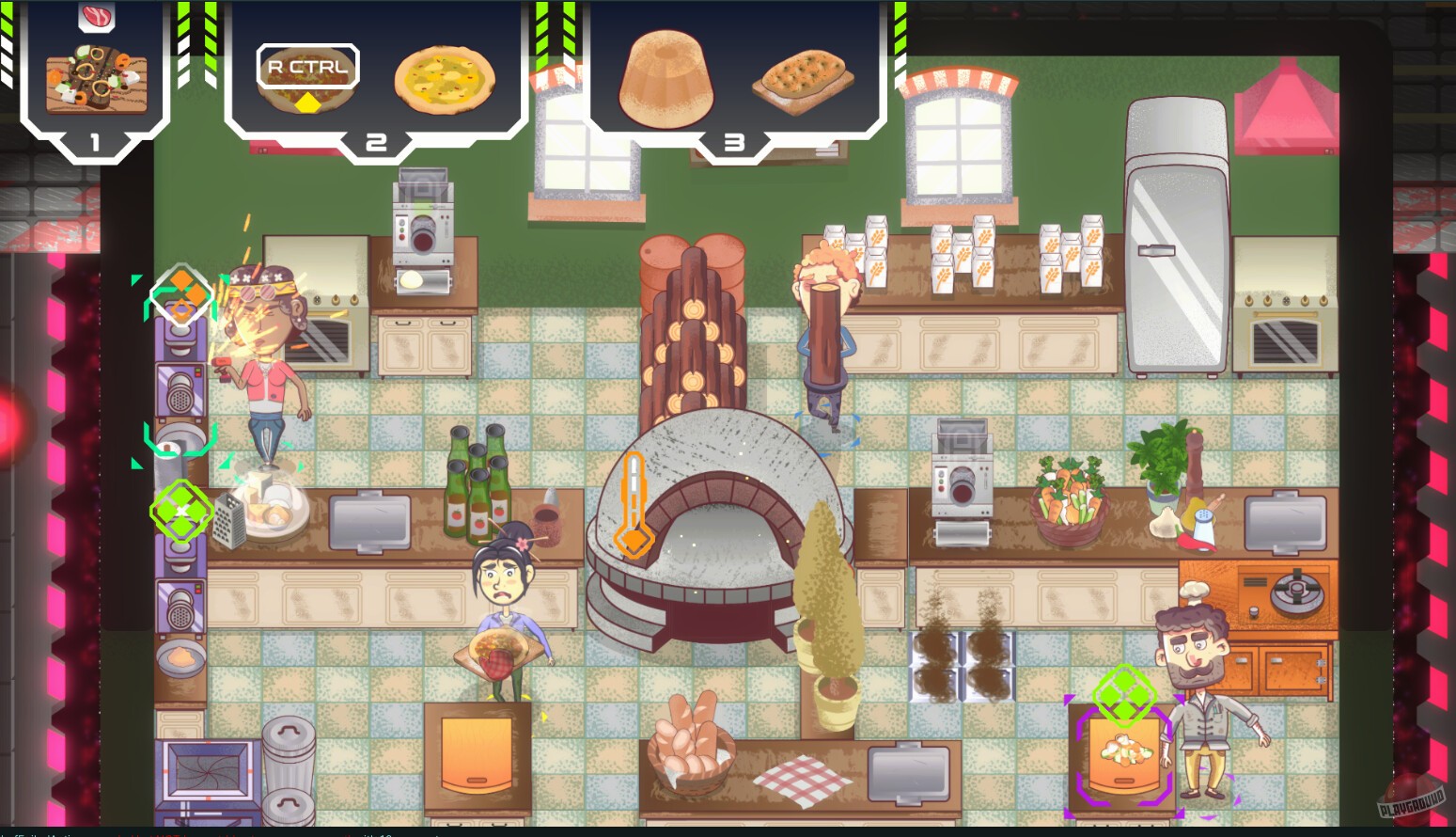Select the green diamond marker on the dough dispenser
Image resolution: width=1456 pixels, height=837 pixels.
click(1124, 693)
